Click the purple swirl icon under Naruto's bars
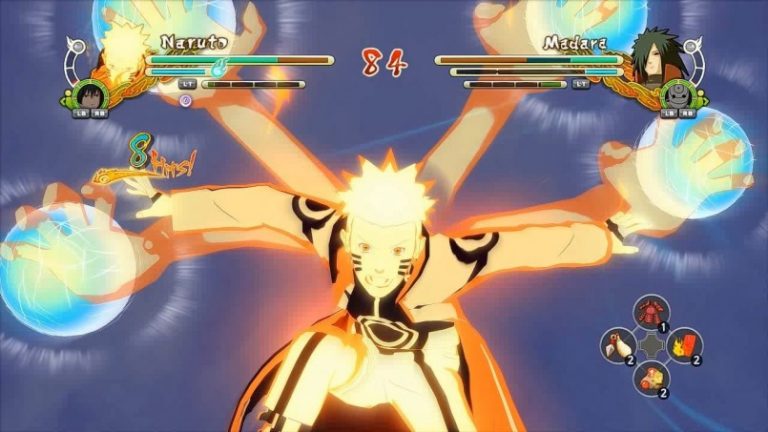The image size is (768, 432). (185, 100)
